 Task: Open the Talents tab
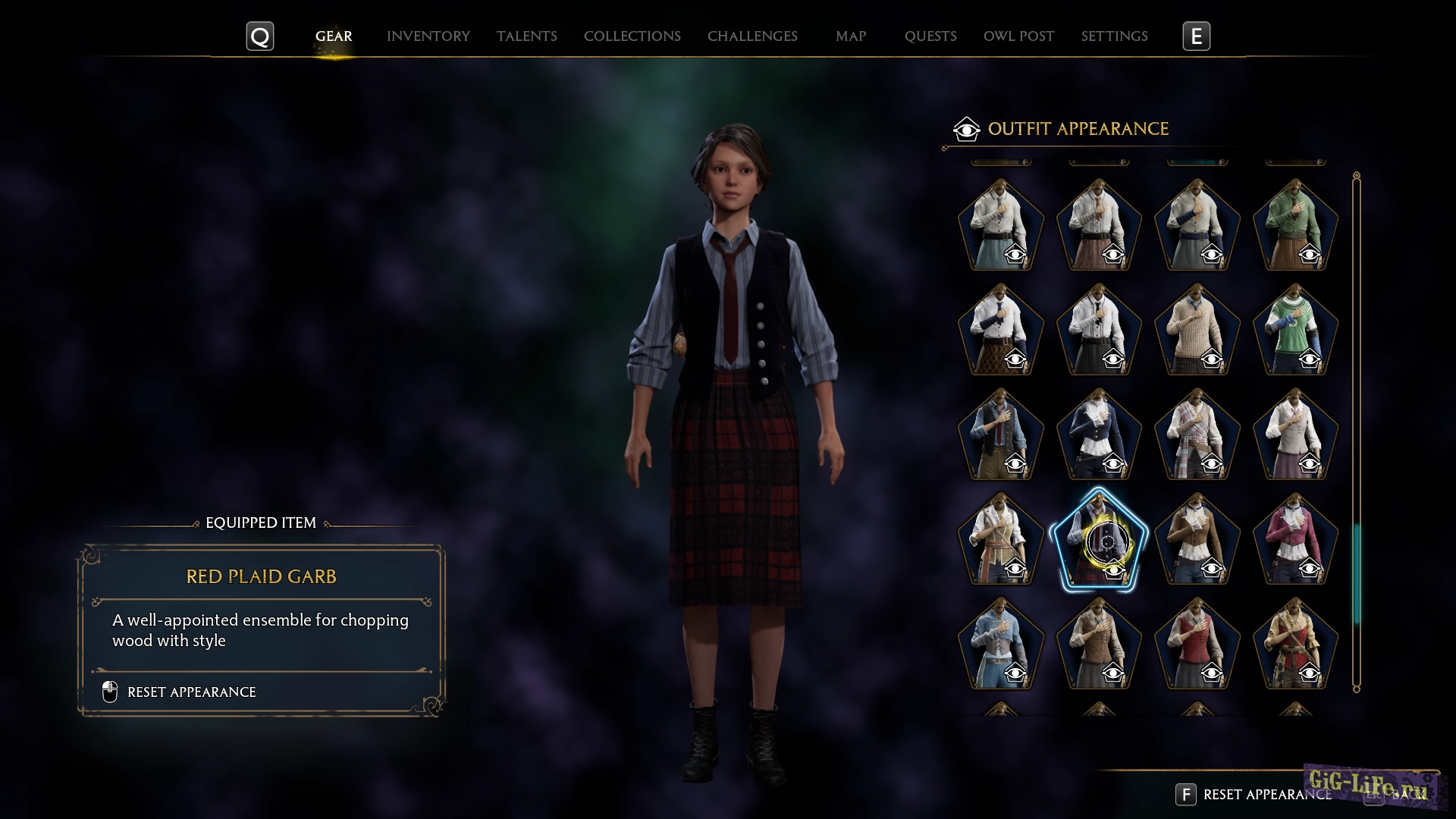pyautogui.click(x=526, y=36)
